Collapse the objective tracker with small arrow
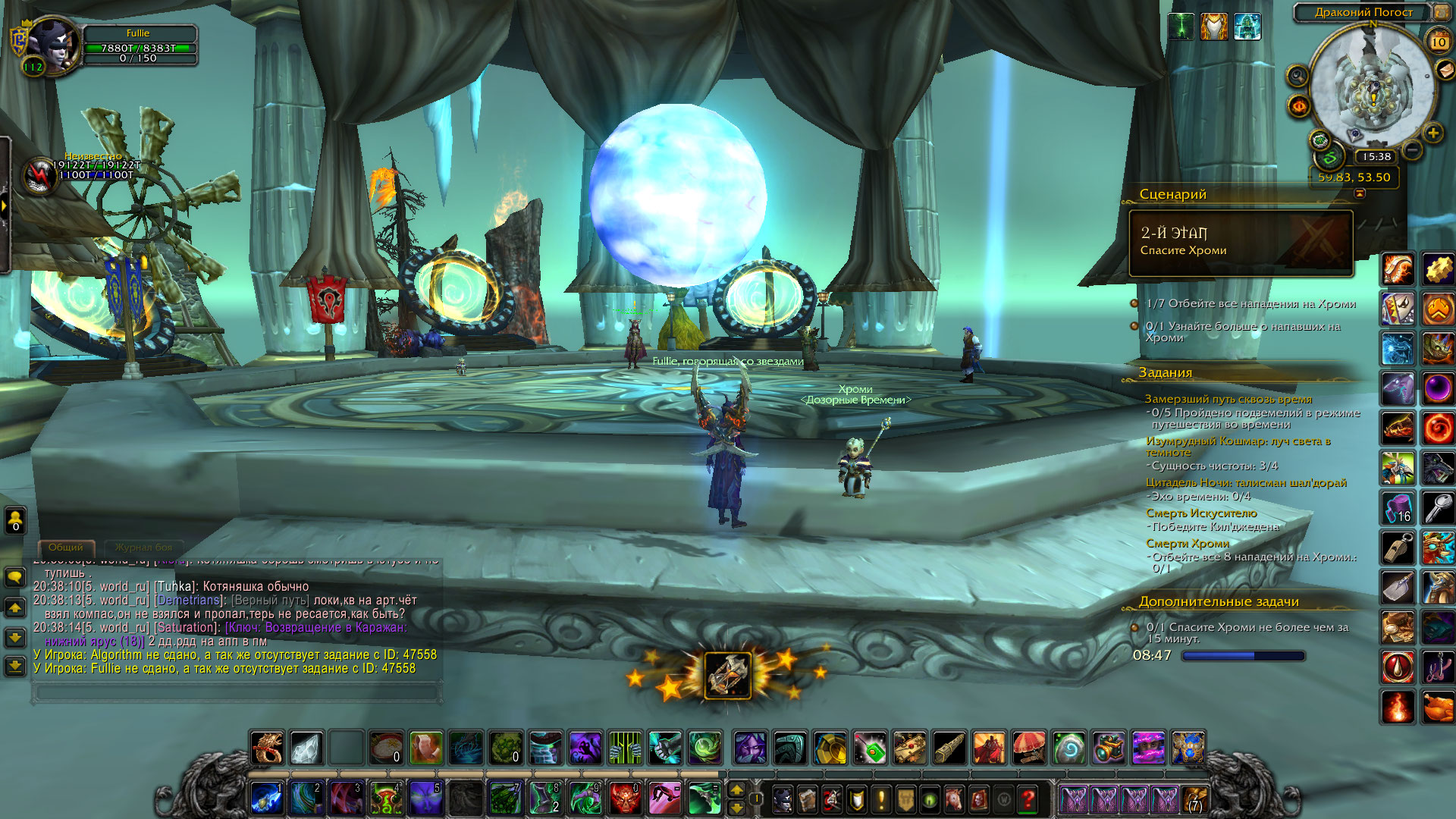 (1360, 193)
